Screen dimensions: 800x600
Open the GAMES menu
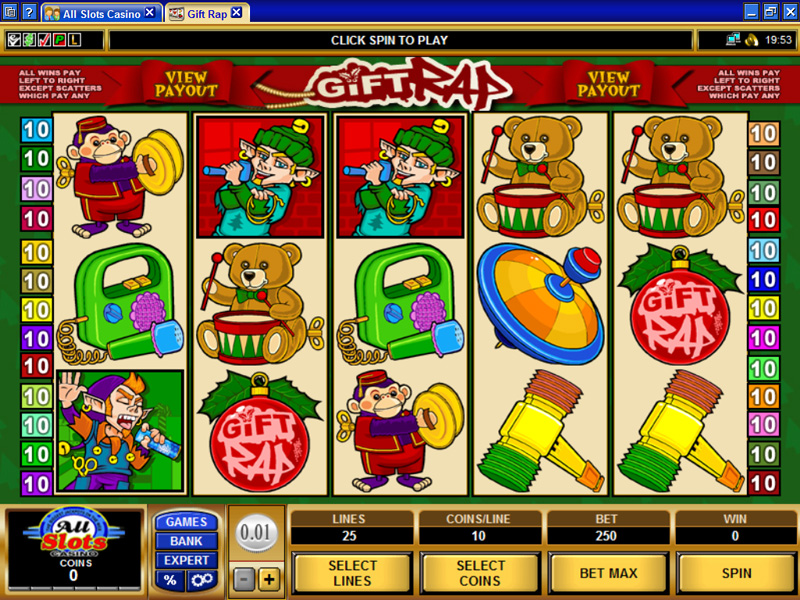(x=186, y=522)
